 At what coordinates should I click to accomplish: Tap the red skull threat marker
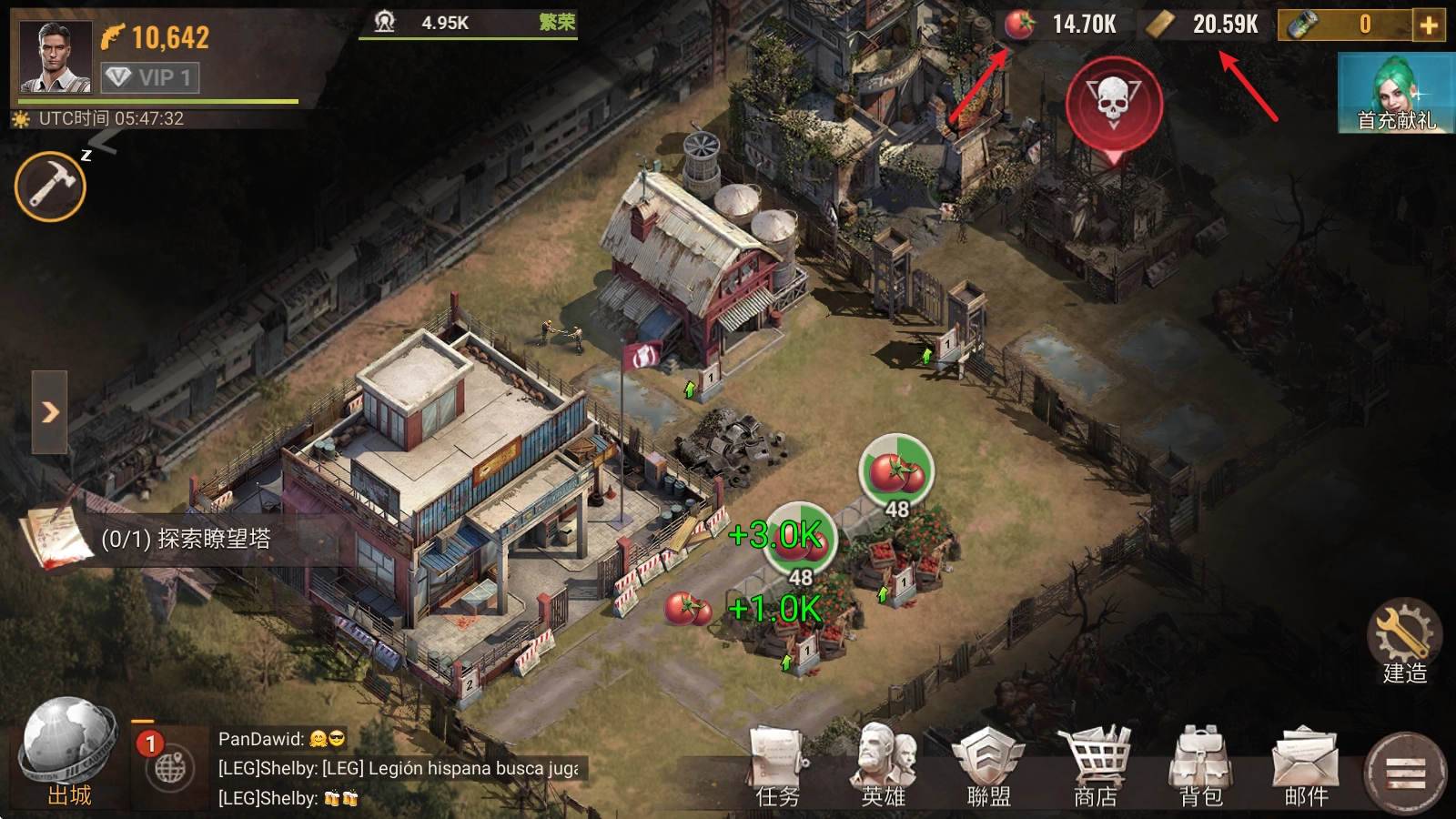(x=1113, y=103)
